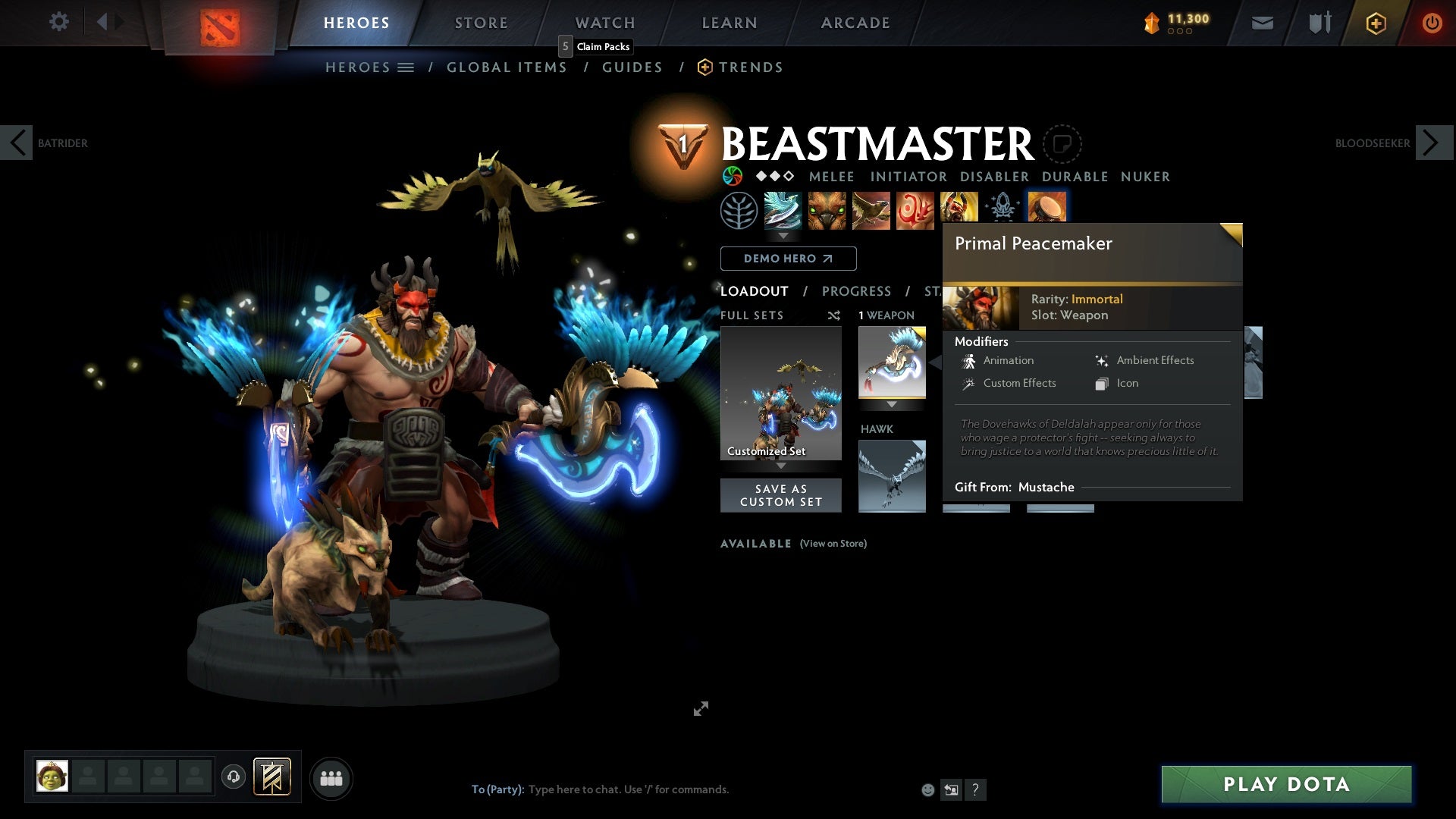Expand the hero model to fullscreen view
This screenshot has height=819, width=1456.
coord(701,708)
